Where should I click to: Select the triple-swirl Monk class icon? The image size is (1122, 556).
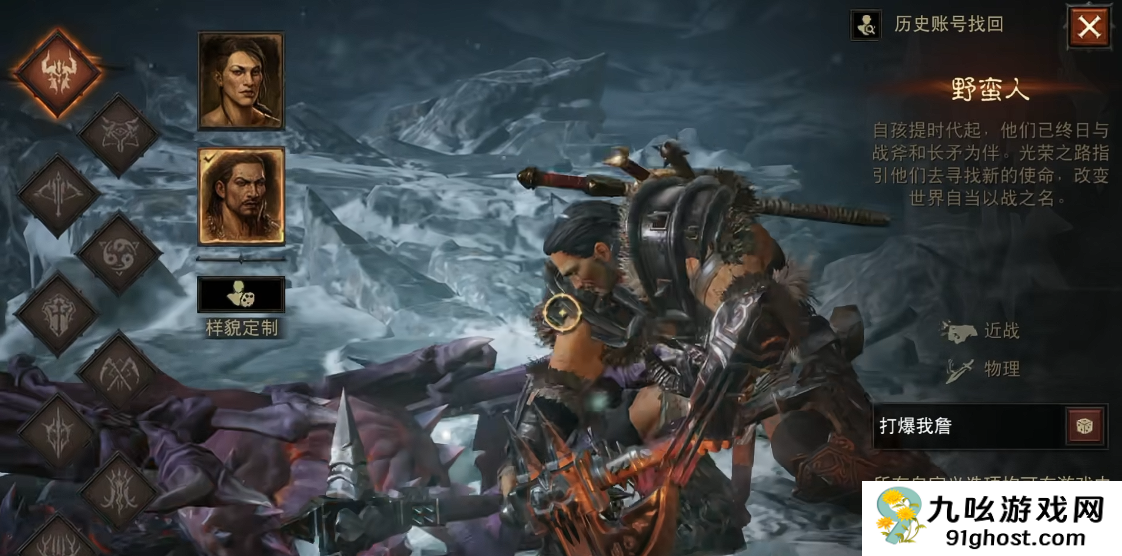coord(118,254)
